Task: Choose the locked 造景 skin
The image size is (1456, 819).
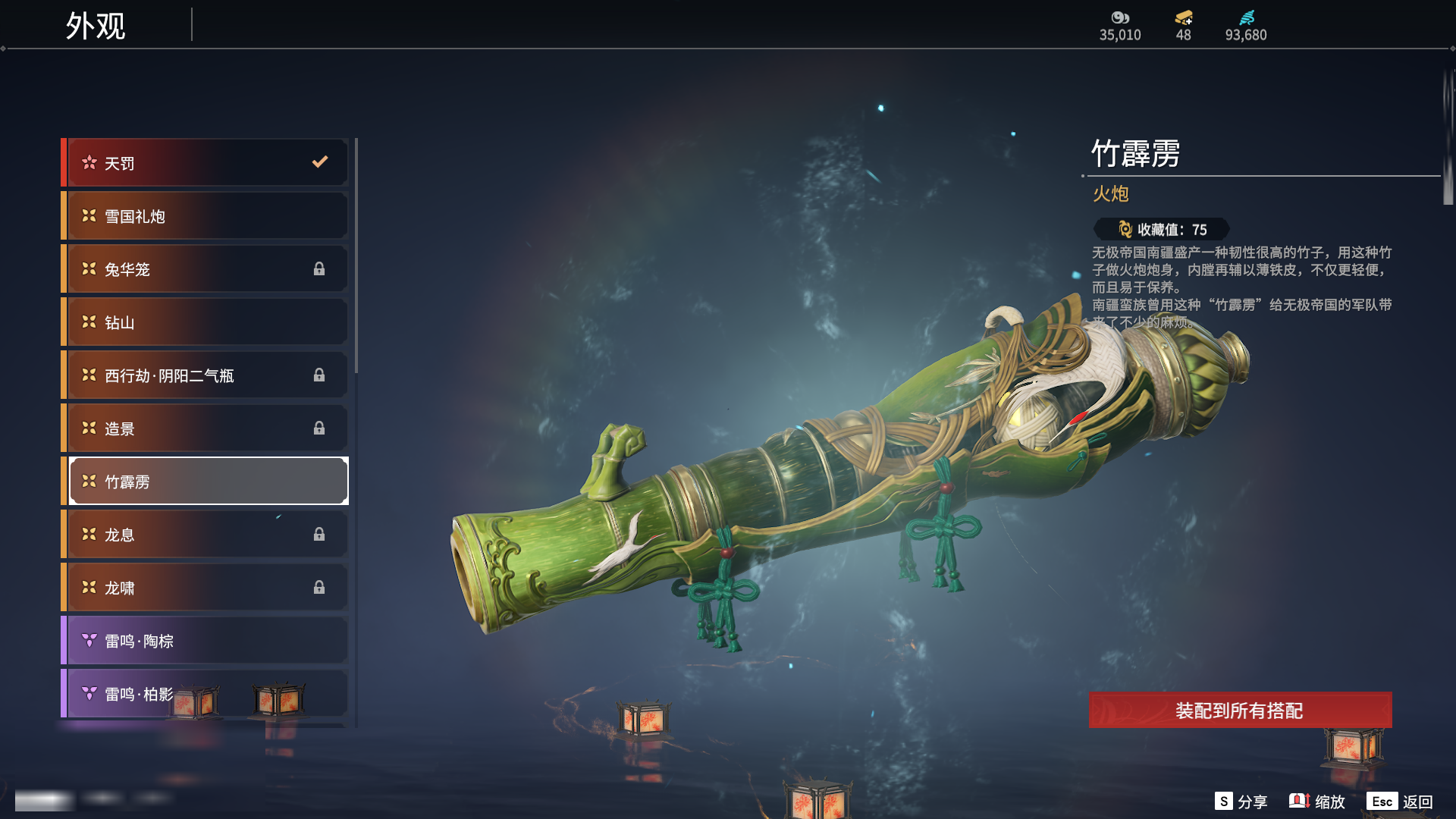Action: (206, 428)
